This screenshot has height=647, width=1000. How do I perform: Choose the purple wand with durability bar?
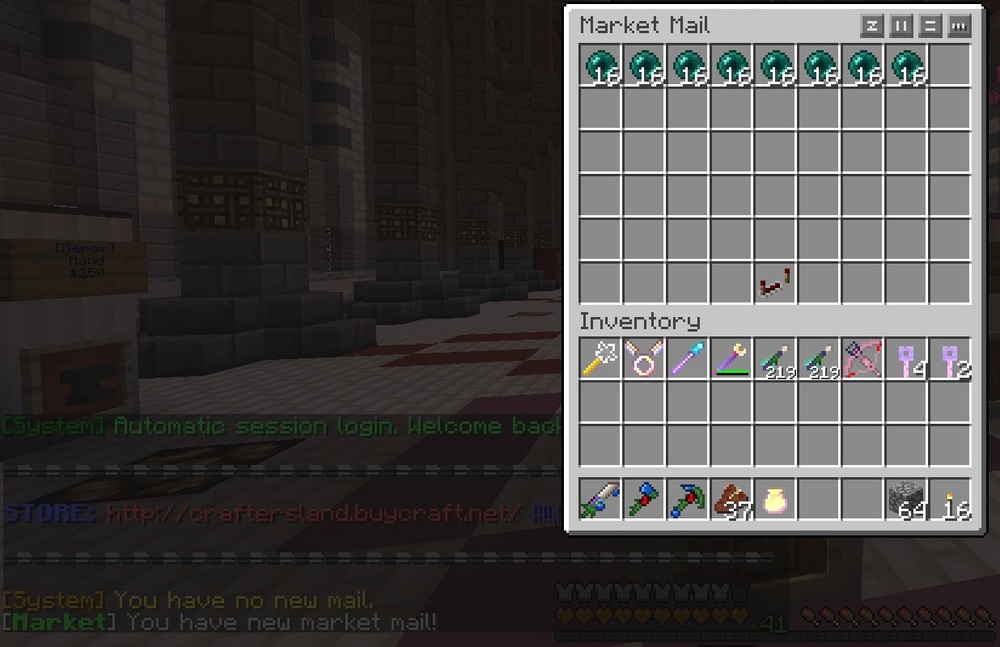(x=731, y=359)
